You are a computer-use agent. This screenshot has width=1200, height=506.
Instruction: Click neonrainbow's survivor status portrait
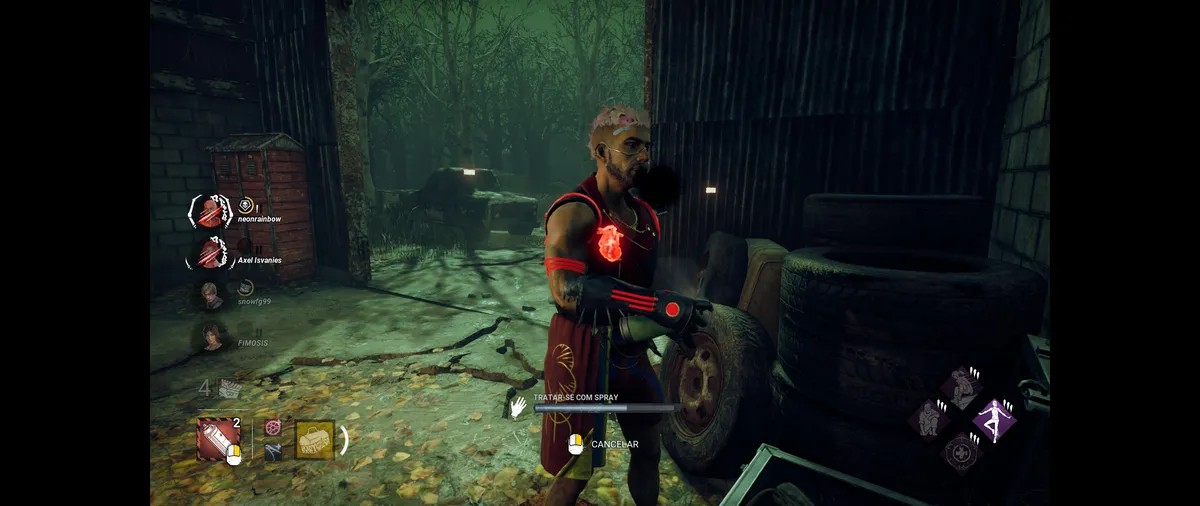(x=210, y=213)
